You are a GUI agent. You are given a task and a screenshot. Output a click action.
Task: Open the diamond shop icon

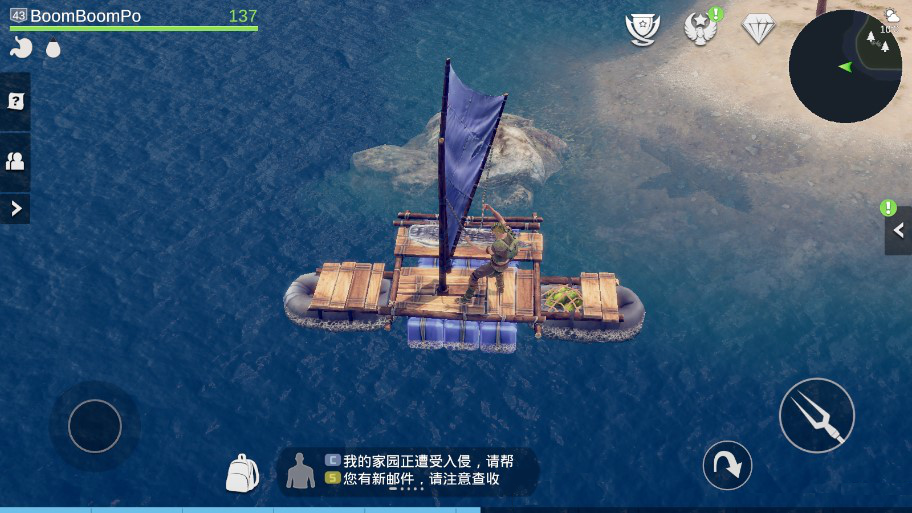[759, 28]
